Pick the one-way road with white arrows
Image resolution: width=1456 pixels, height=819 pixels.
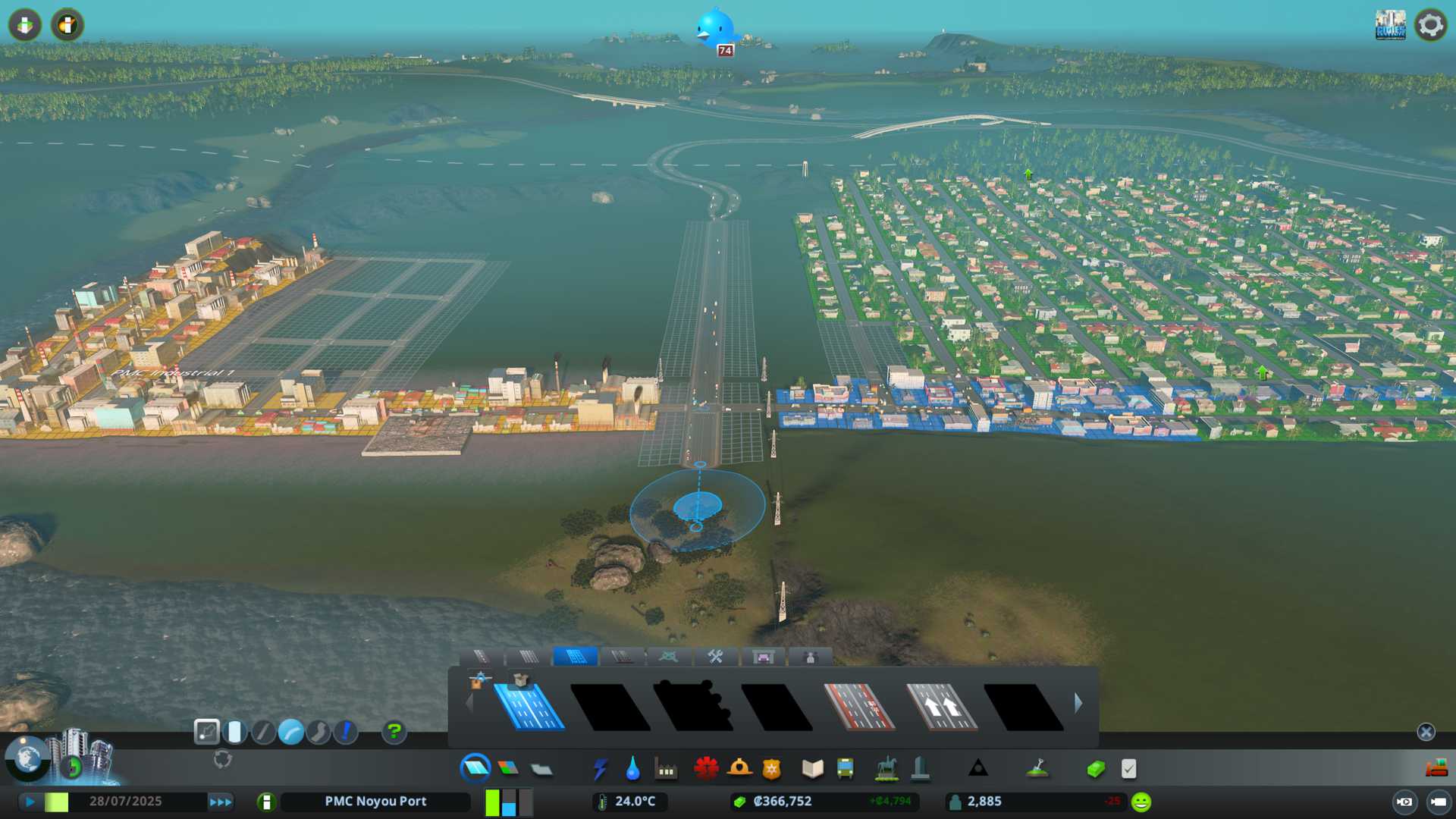[x=941, y=707]
